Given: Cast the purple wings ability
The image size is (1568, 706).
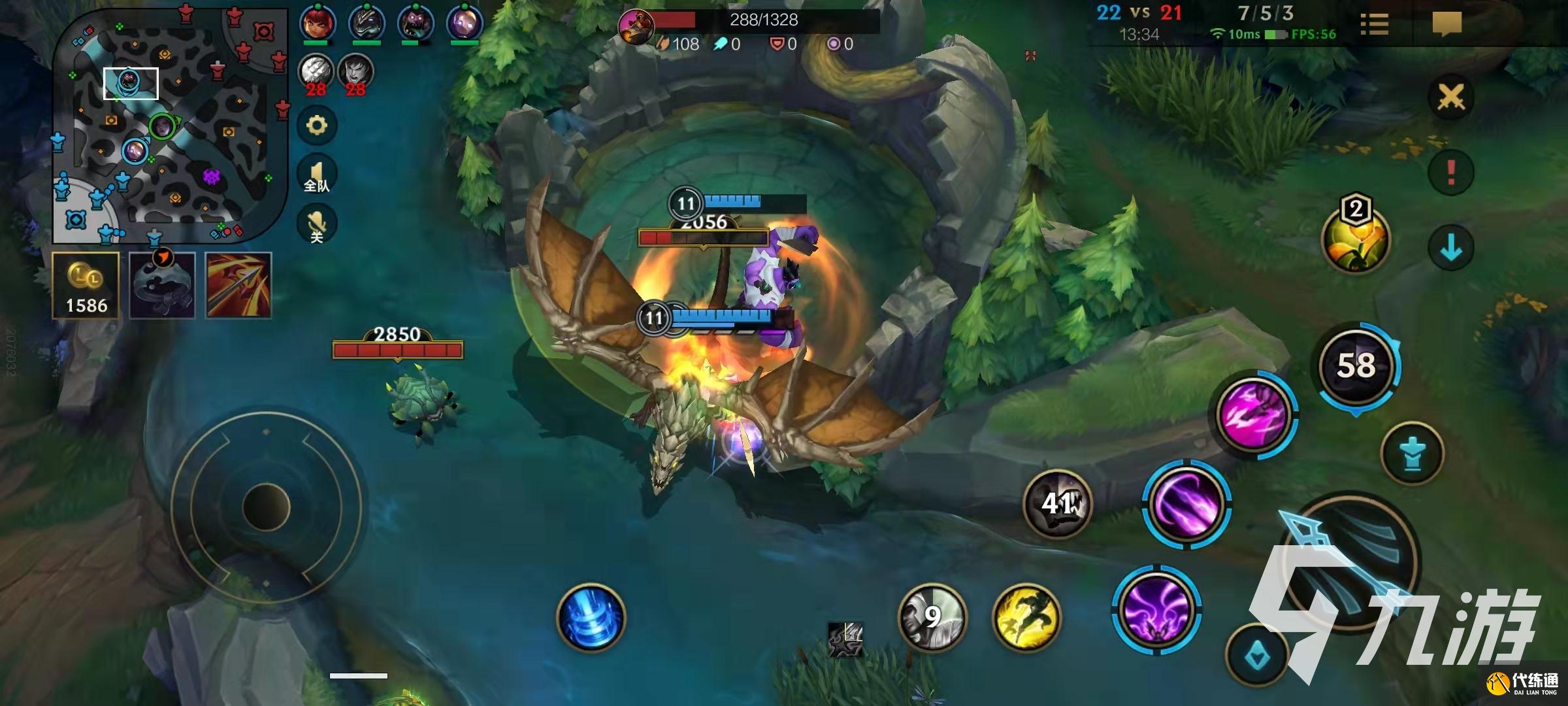Looking at the screenshot, I should [x=1156, y=609].
